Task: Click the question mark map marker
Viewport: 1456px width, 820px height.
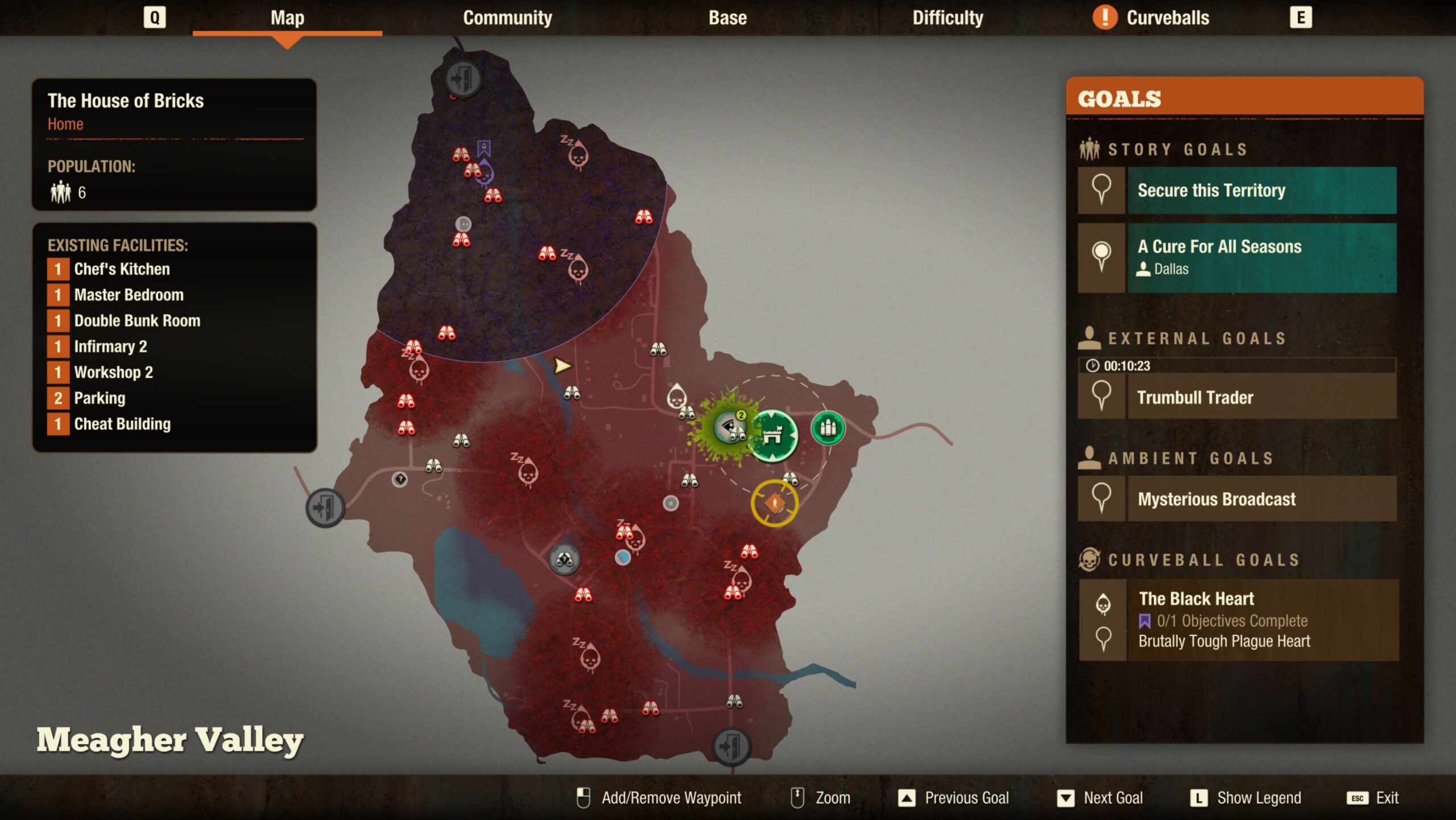Action: 400,479
